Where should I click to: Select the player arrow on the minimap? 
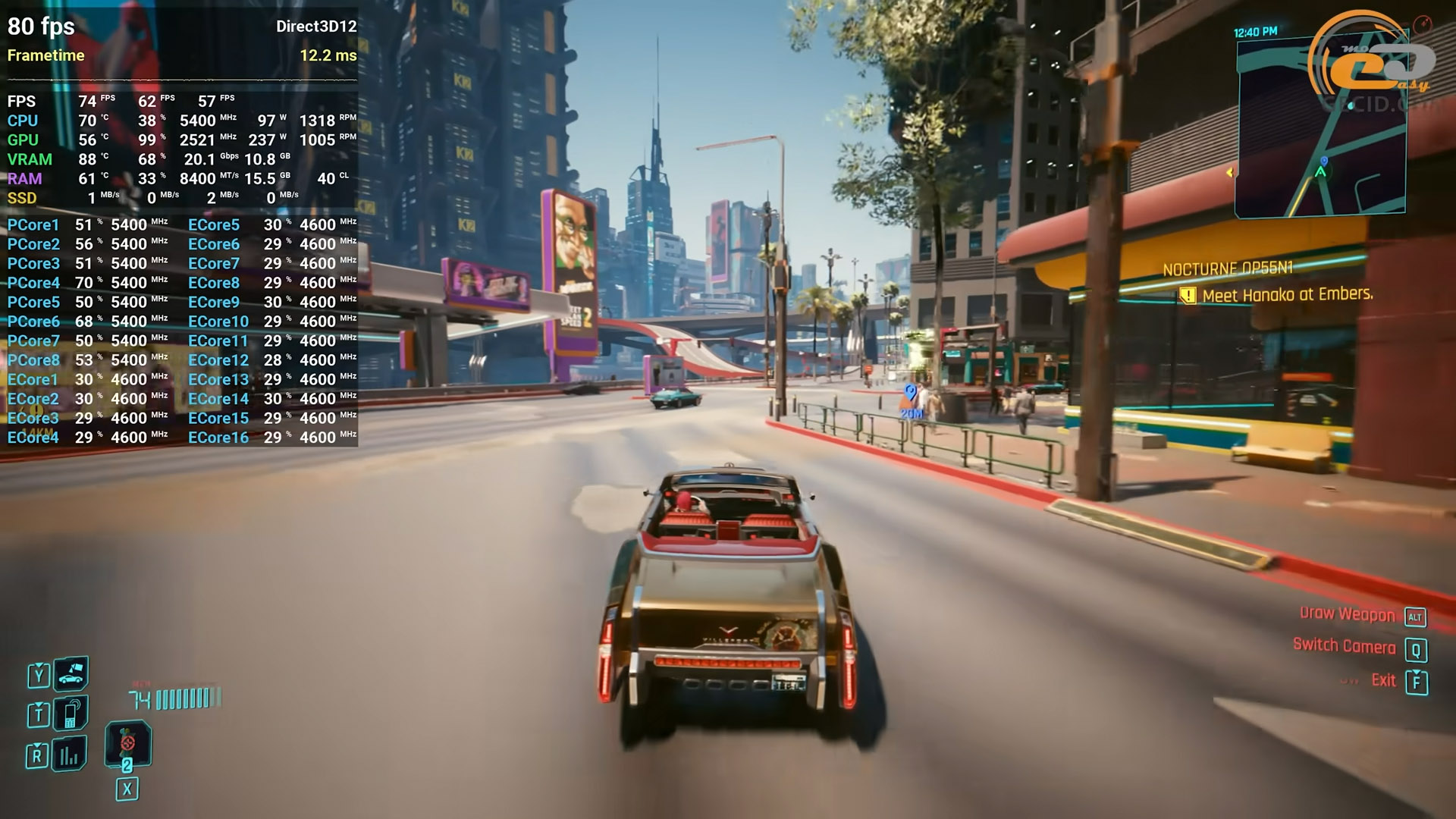click(x=1320, y=172)
